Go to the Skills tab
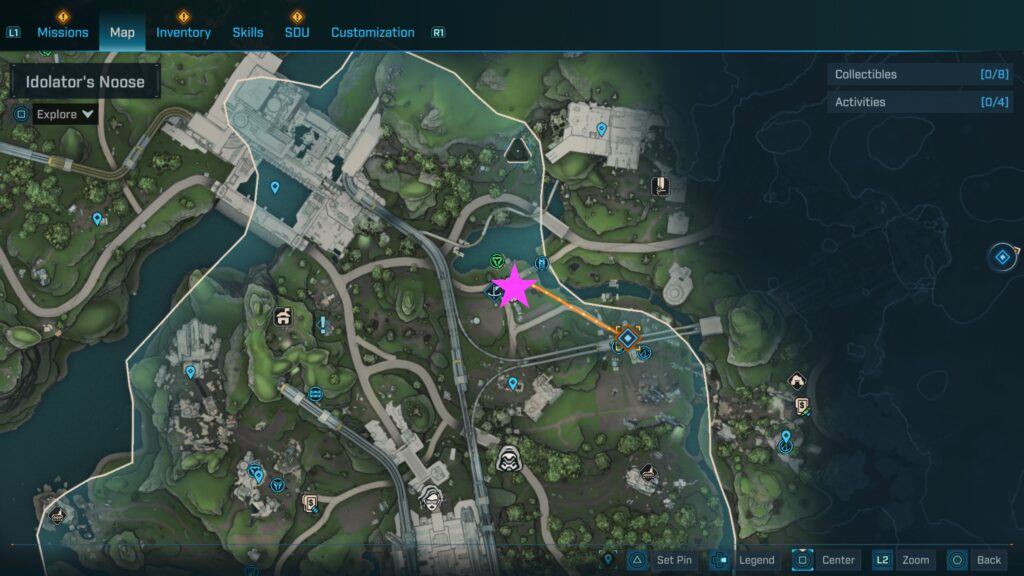This screenshot has height=576, width=1024. tap(248, 32)
